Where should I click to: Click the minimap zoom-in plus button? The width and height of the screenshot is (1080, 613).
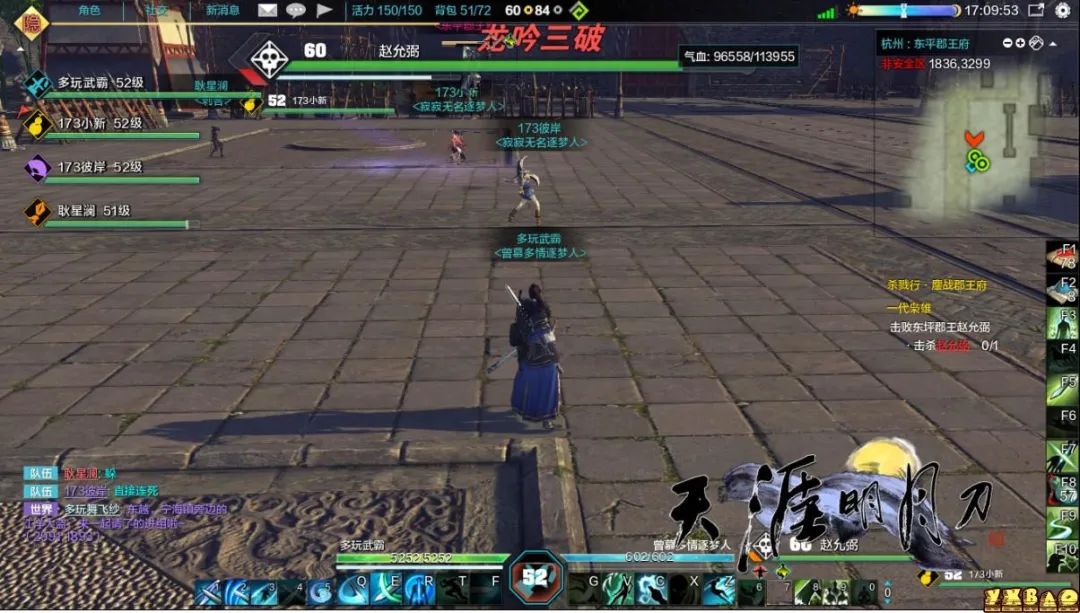[1020, 43]
